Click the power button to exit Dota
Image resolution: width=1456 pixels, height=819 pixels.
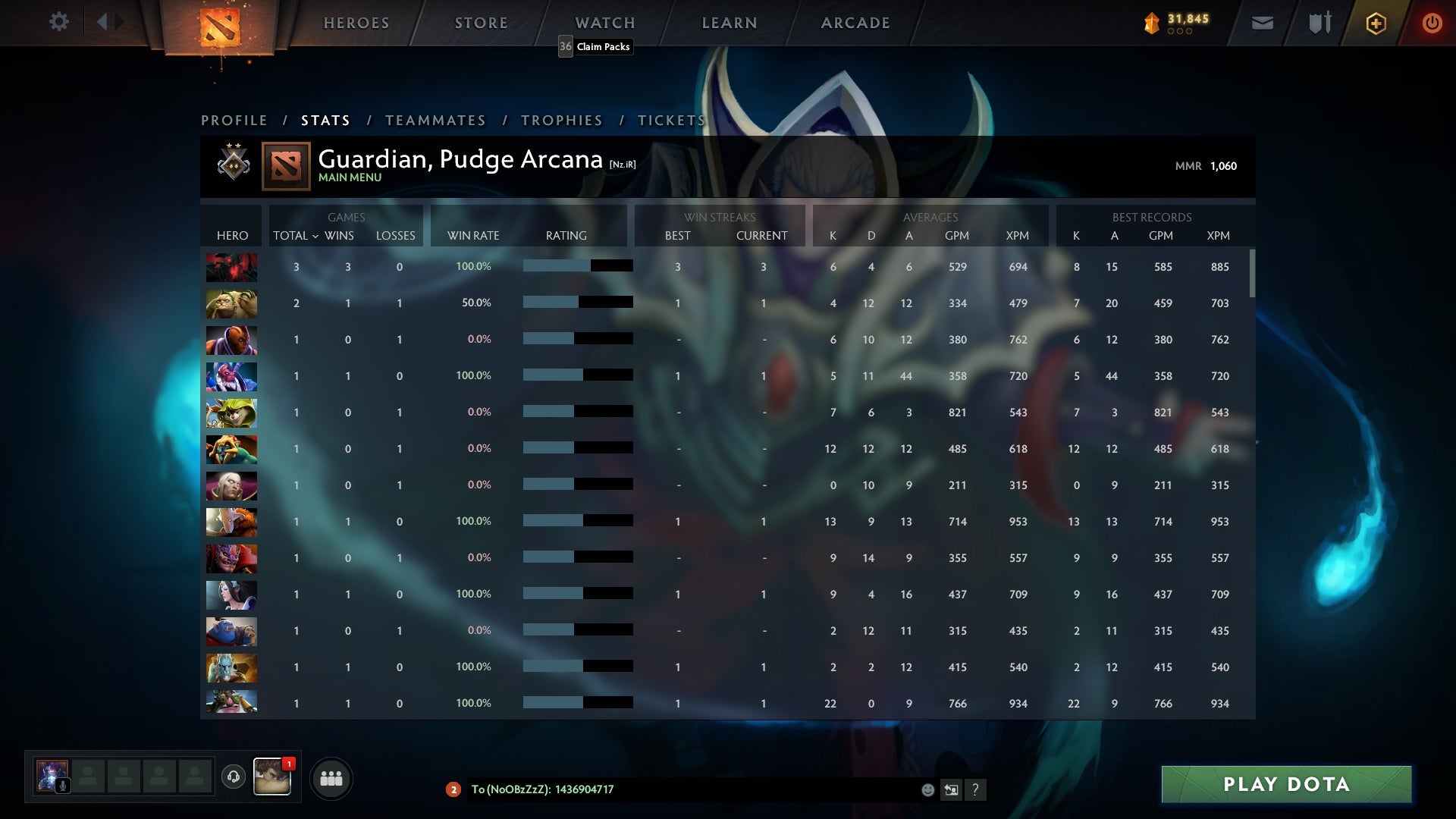tap(1432, 23)
